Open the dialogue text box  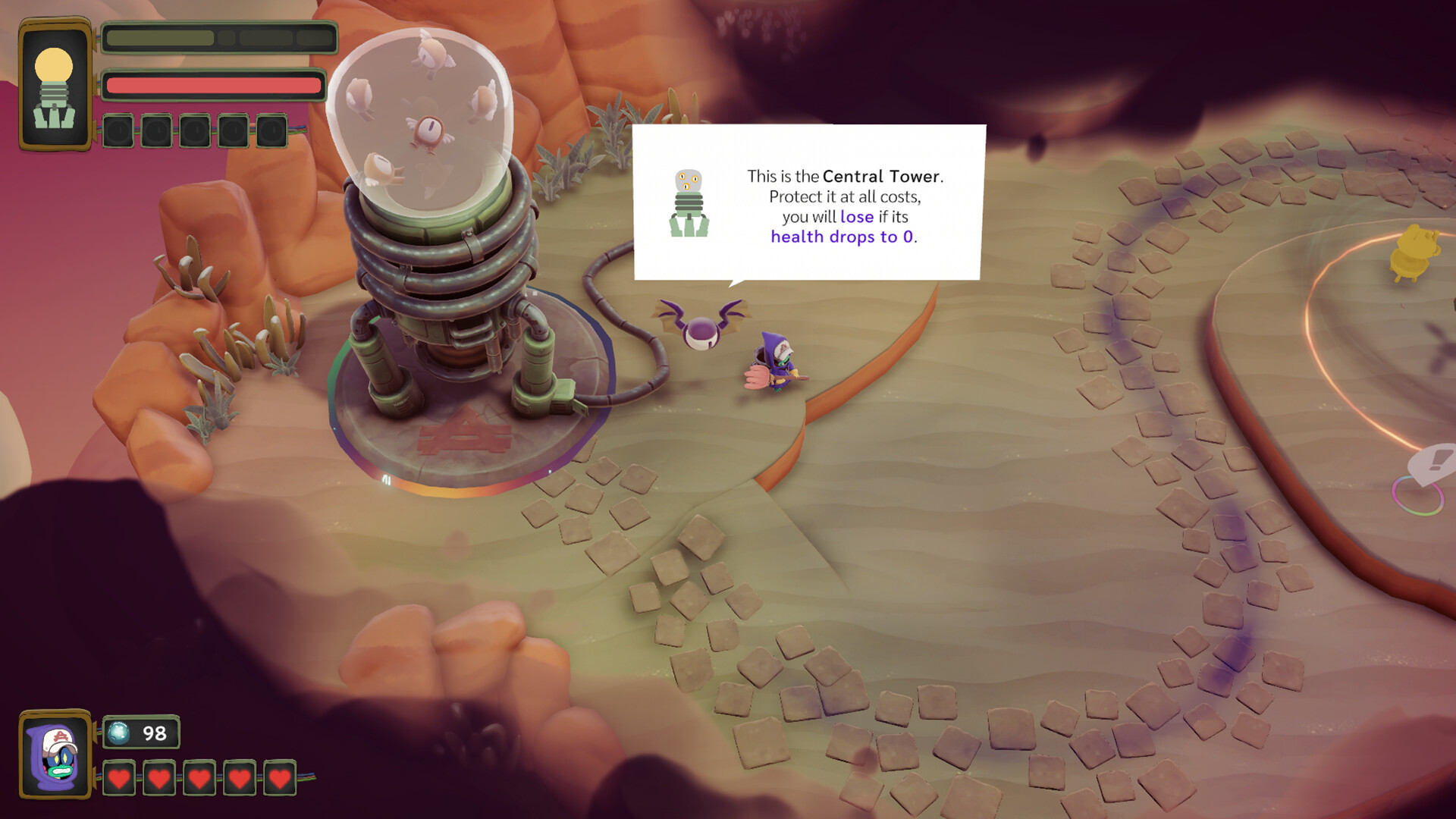(810, 202)
